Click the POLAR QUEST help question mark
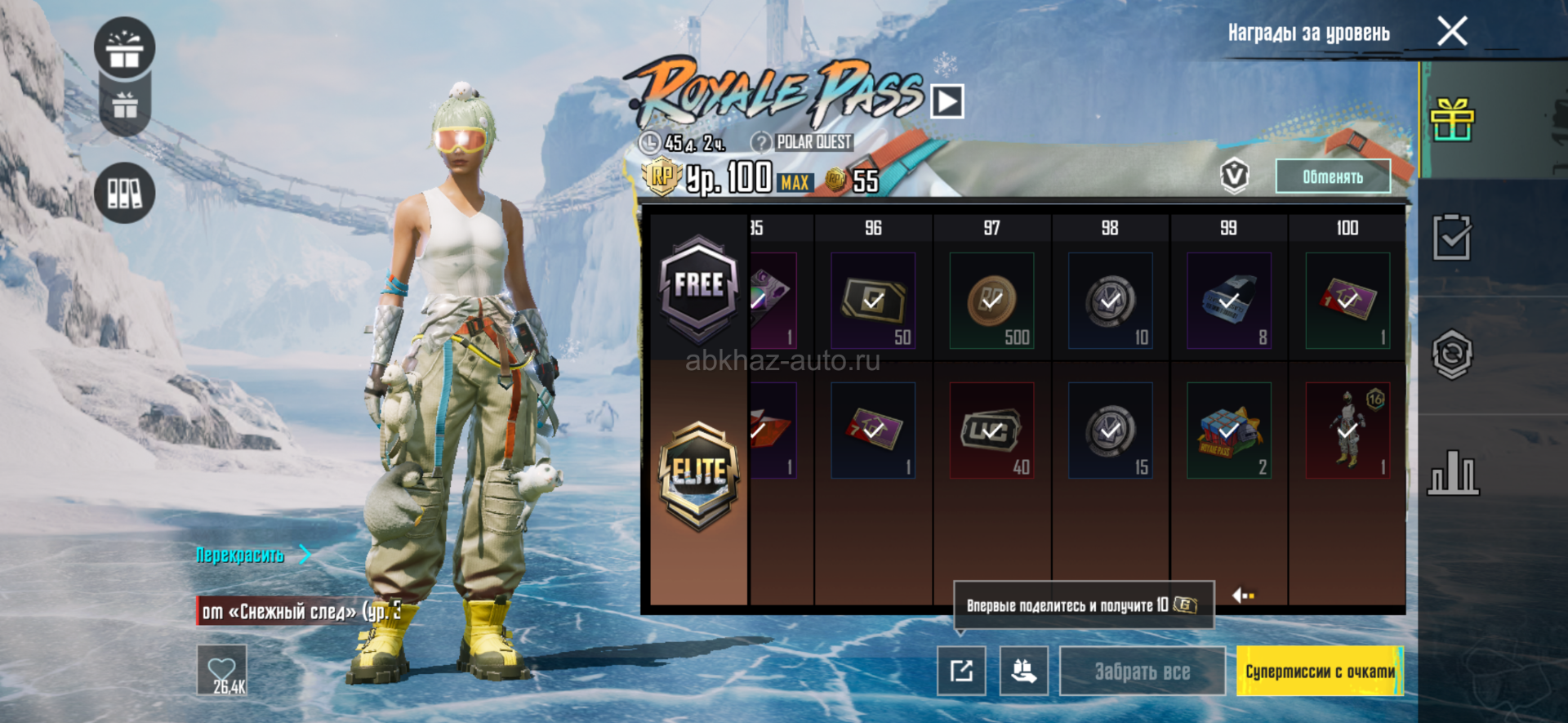 (761, 142)
